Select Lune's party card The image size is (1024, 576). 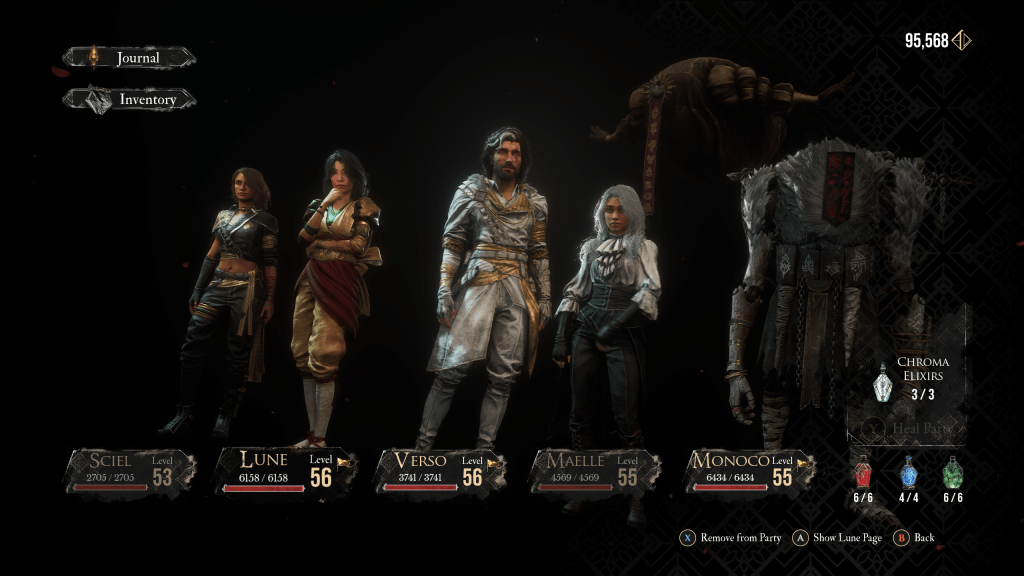285,470
